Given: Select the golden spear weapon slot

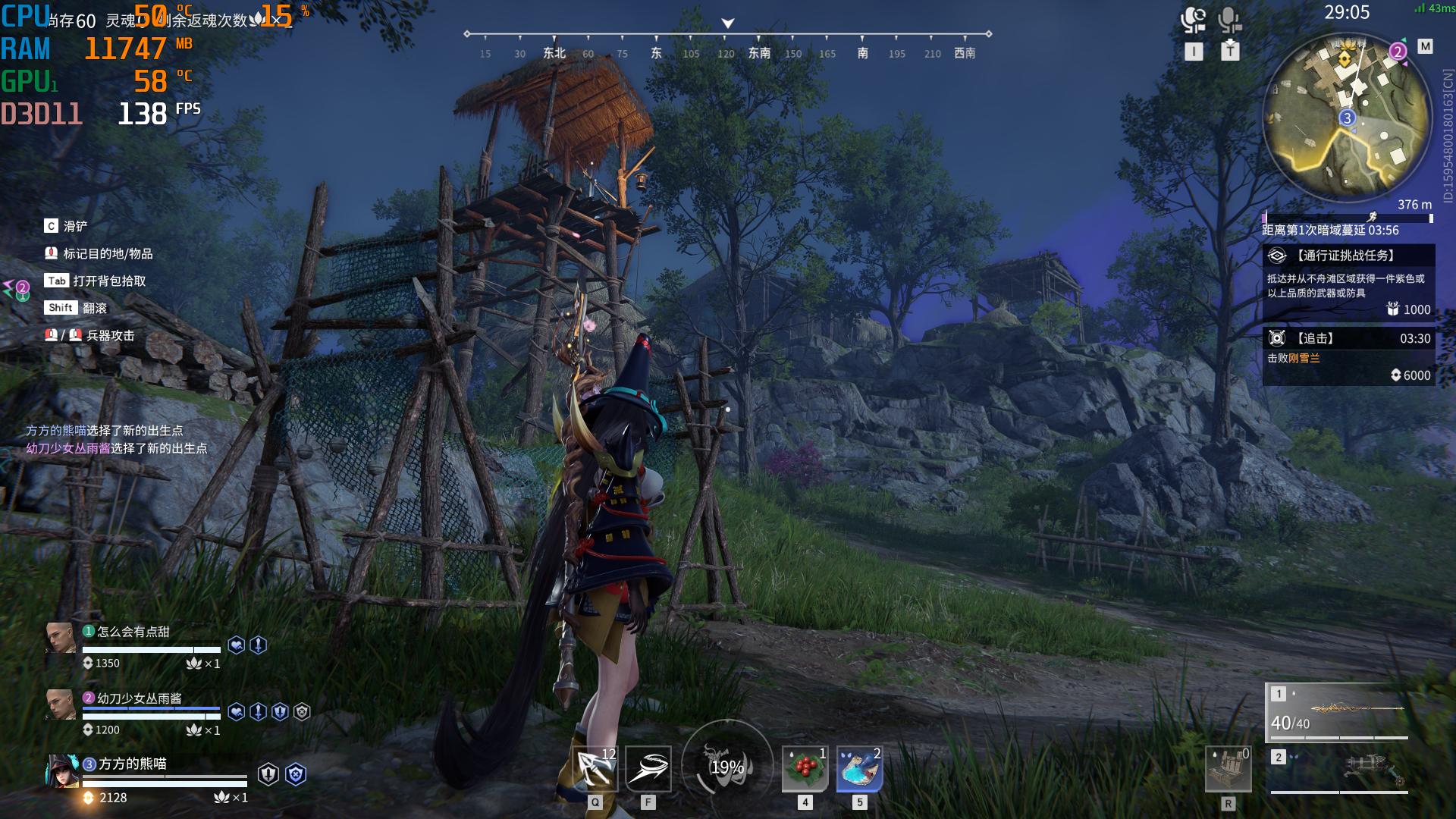Looking at the screenshot, I should click(1338, 711).
